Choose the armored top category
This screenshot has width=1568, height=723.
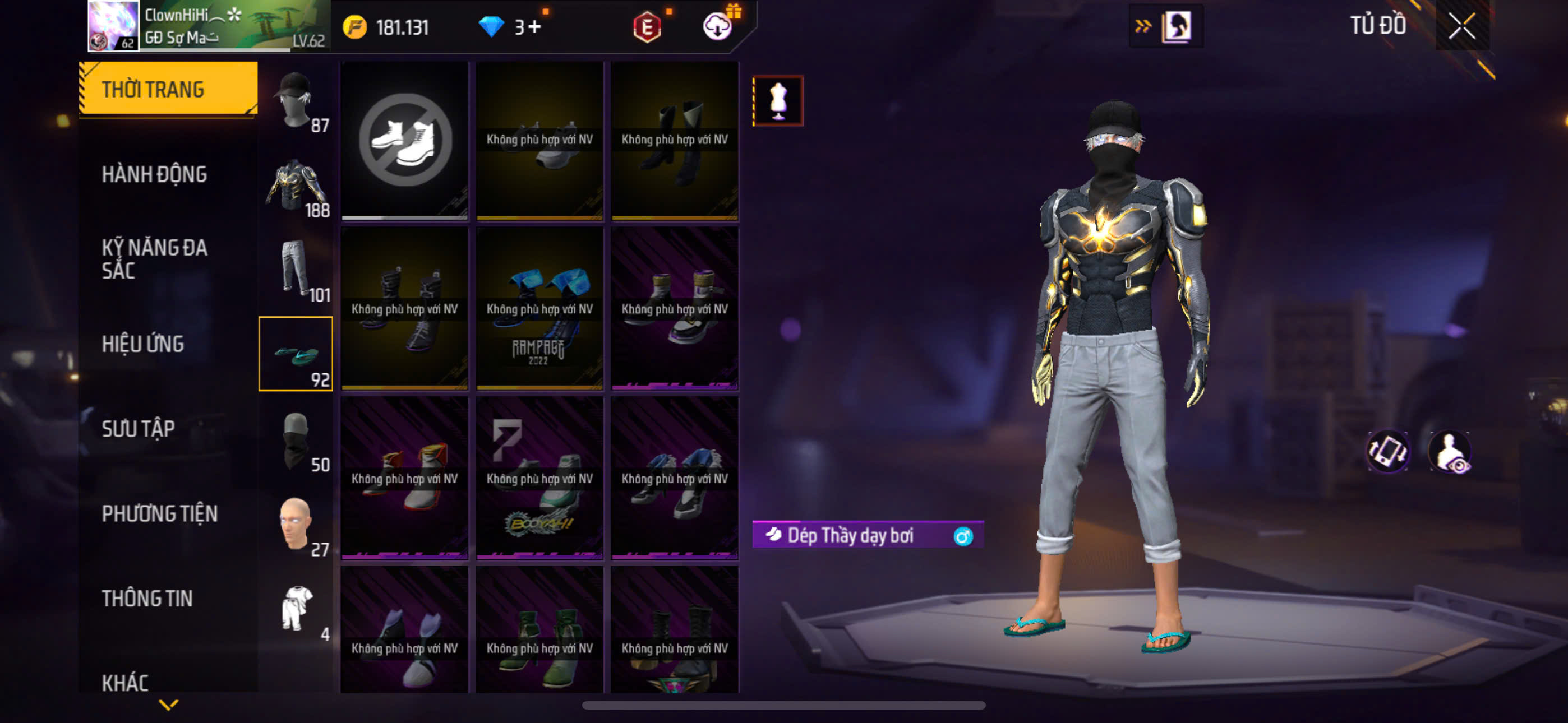tap(296, 185)
